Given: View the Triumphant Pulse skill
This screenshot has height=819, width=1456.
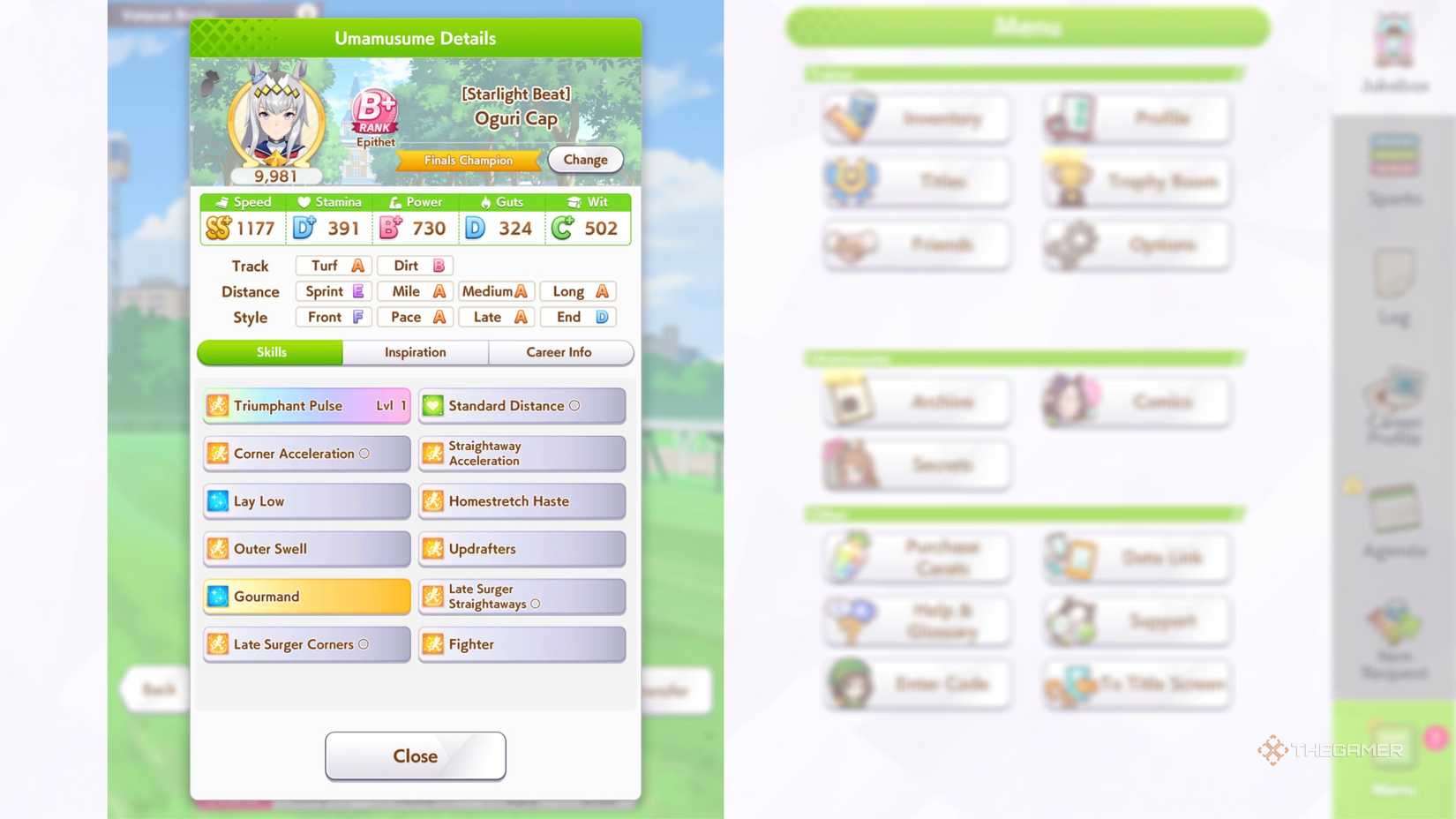Looking at the screenshot, I should coord(305,405).
